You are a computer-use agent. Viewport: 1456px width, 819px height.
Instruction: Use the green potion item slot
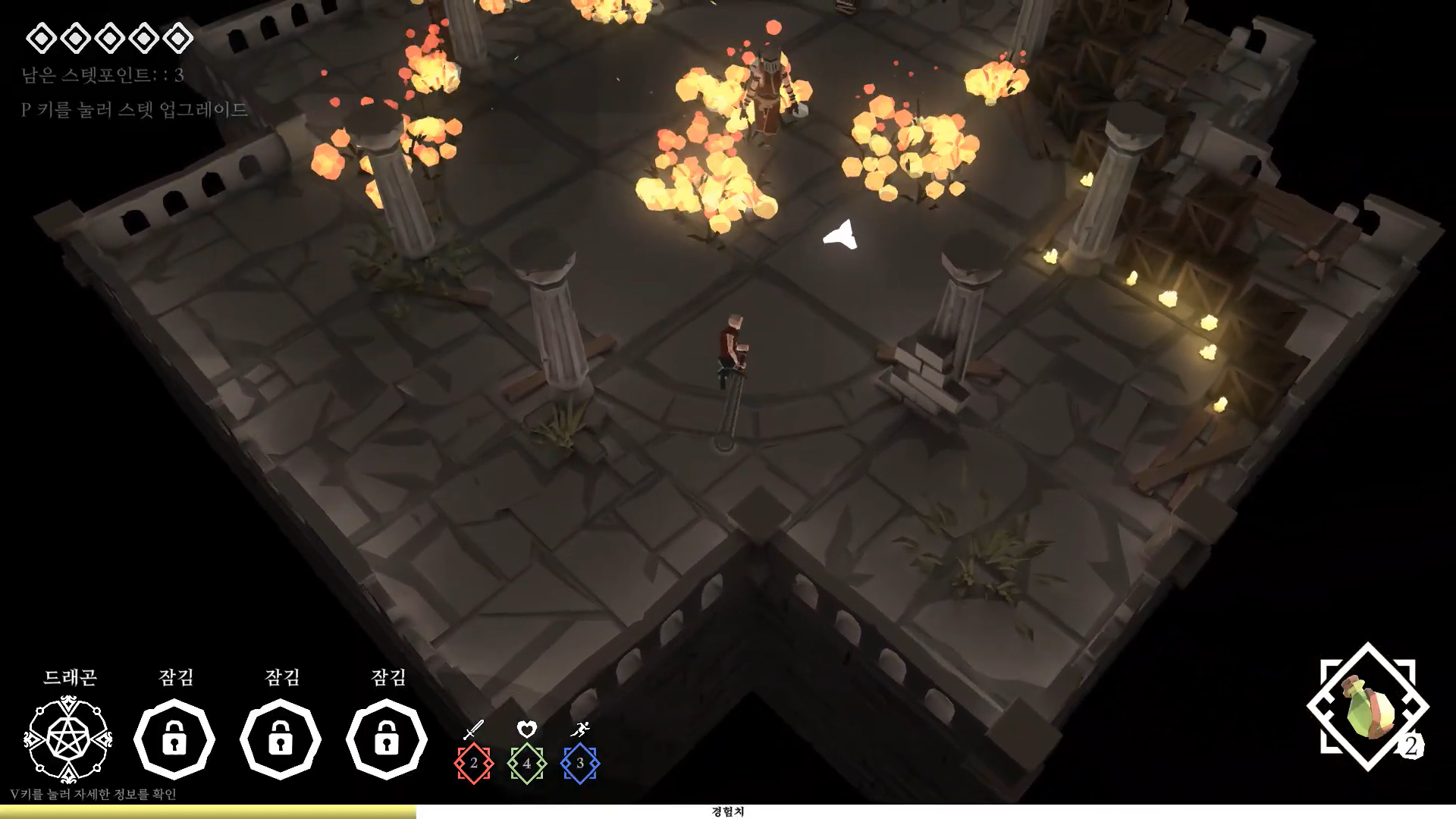coord(1367,707)
